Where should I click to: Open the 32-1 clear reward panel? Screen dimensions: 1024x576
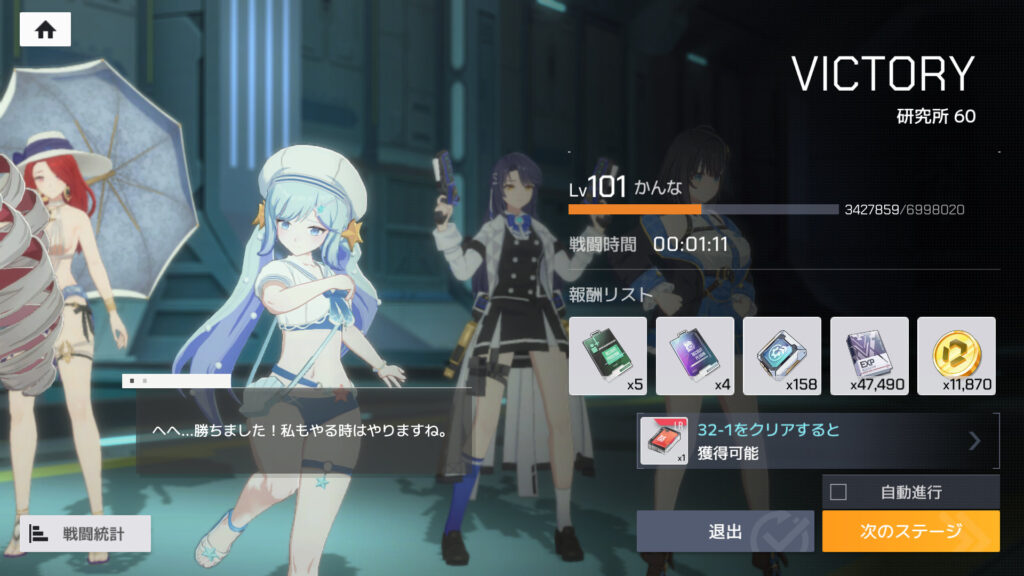818,441
